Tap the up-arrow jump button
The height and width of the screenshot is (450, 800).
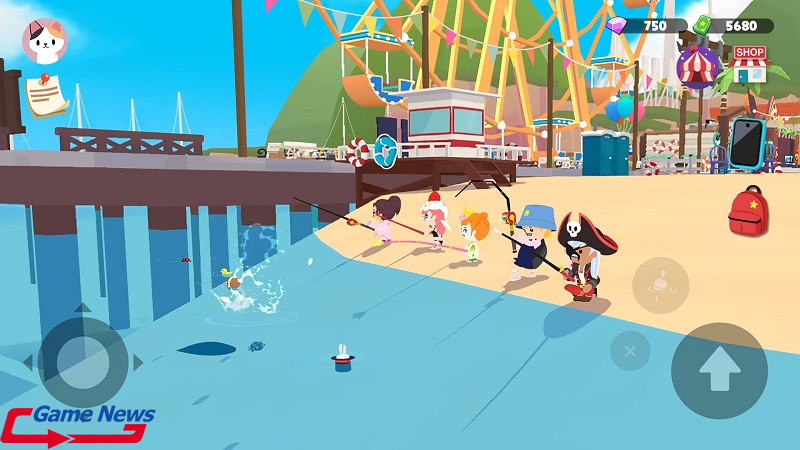click(x=718, y=370)
